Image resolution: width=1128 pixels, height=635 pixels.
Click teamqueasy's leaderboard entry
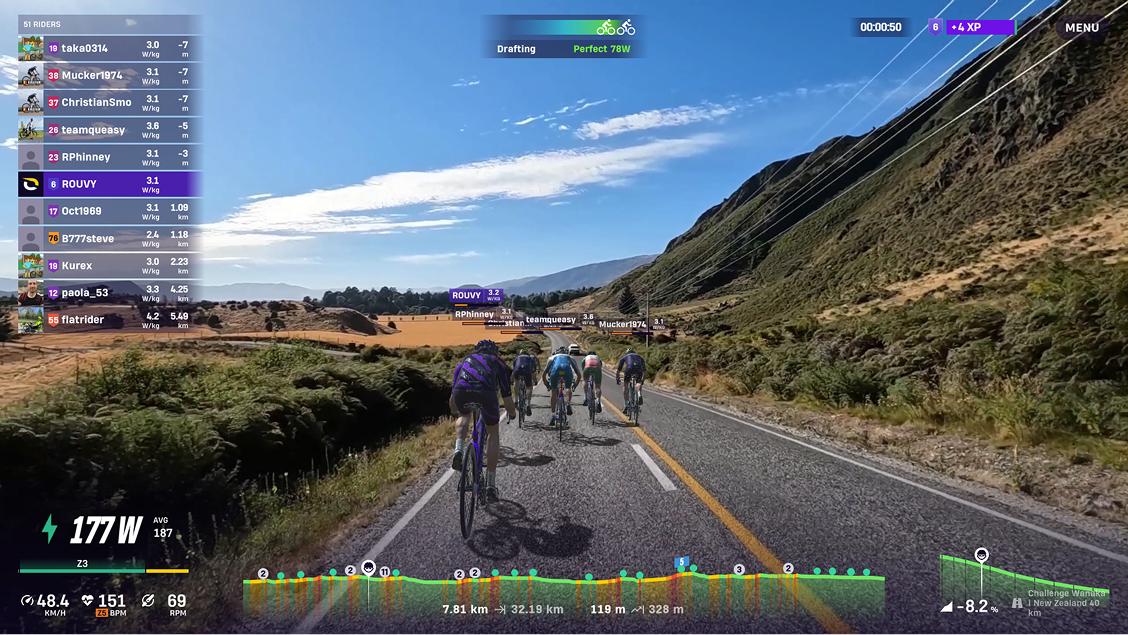[x=110, y=129]
